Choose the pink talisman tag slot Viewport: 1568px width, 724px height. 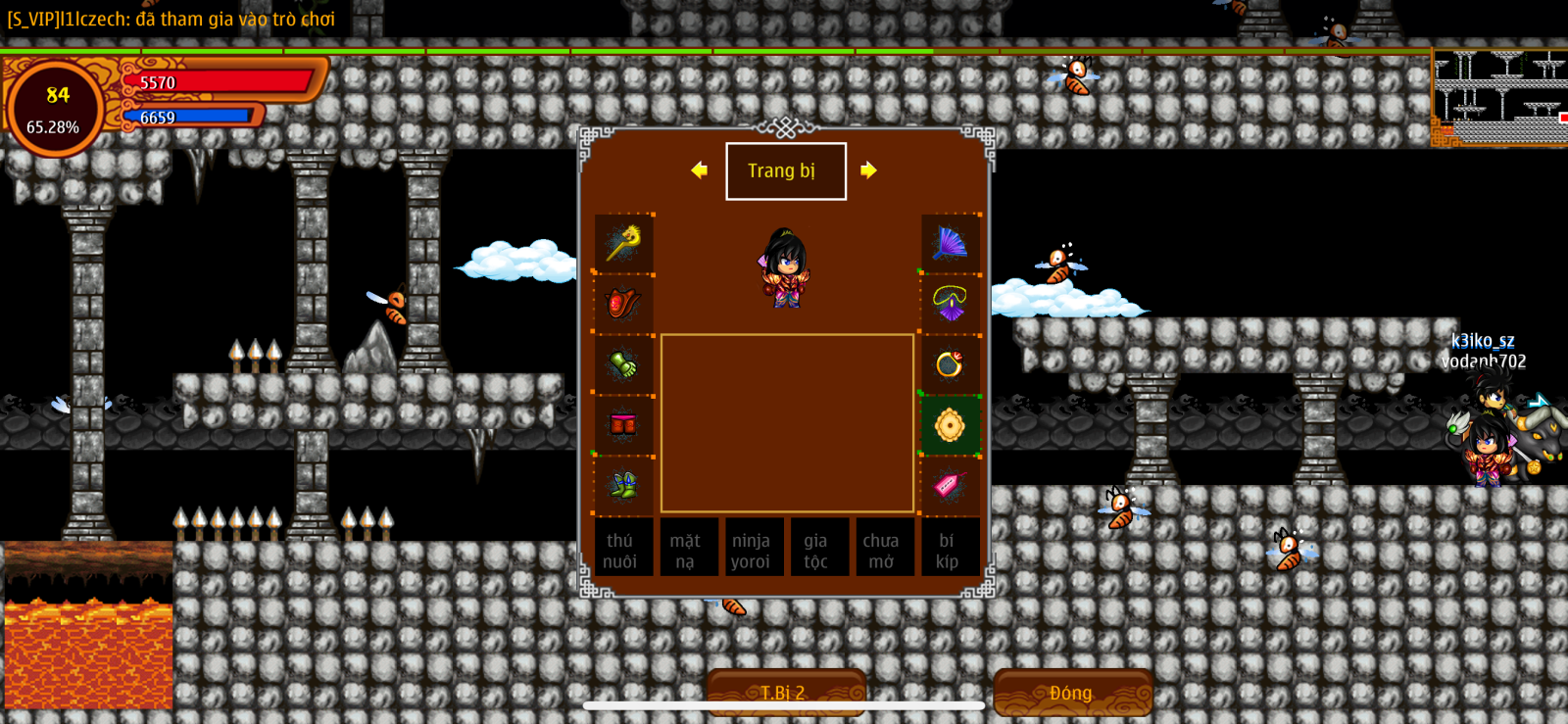950,485
